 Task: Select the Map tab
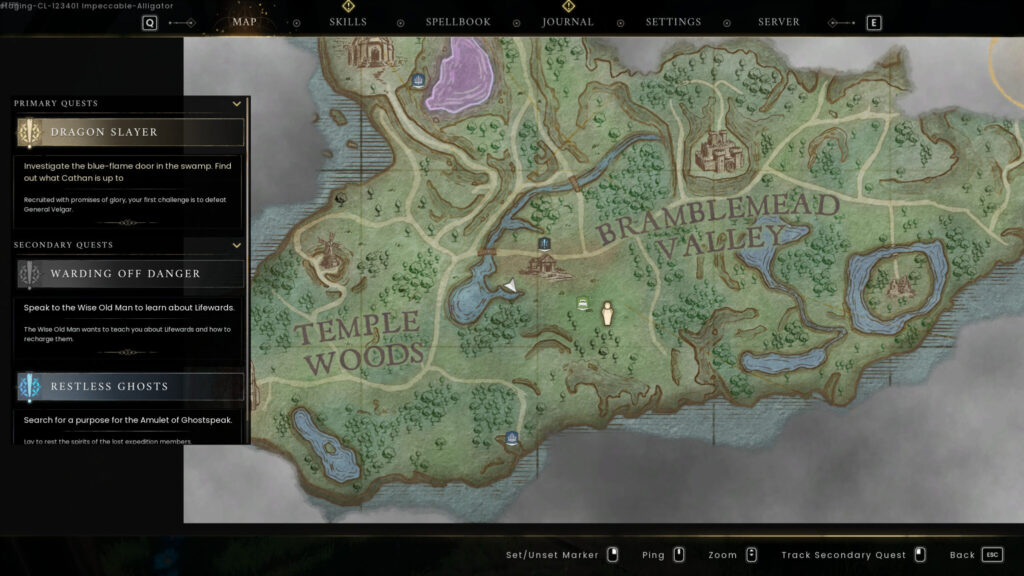point(244,22)
